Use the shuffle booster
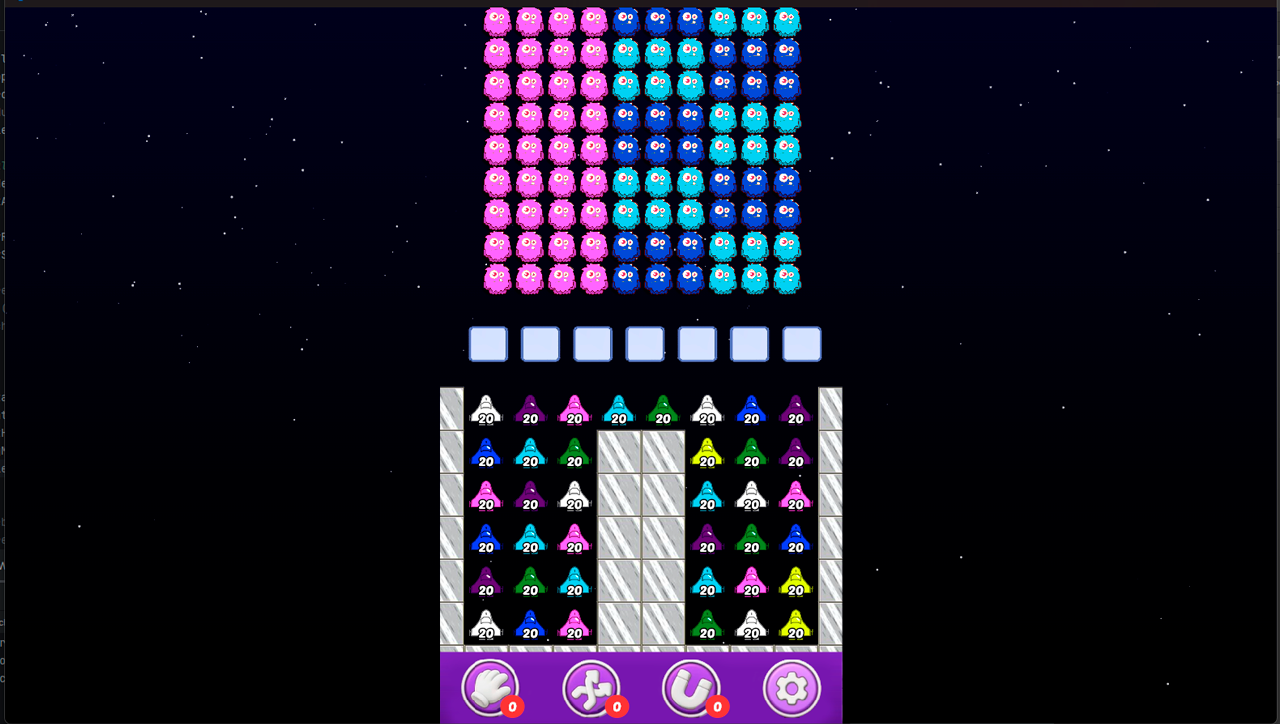Viewport: 1280px width, 724px height. point(591,688)
